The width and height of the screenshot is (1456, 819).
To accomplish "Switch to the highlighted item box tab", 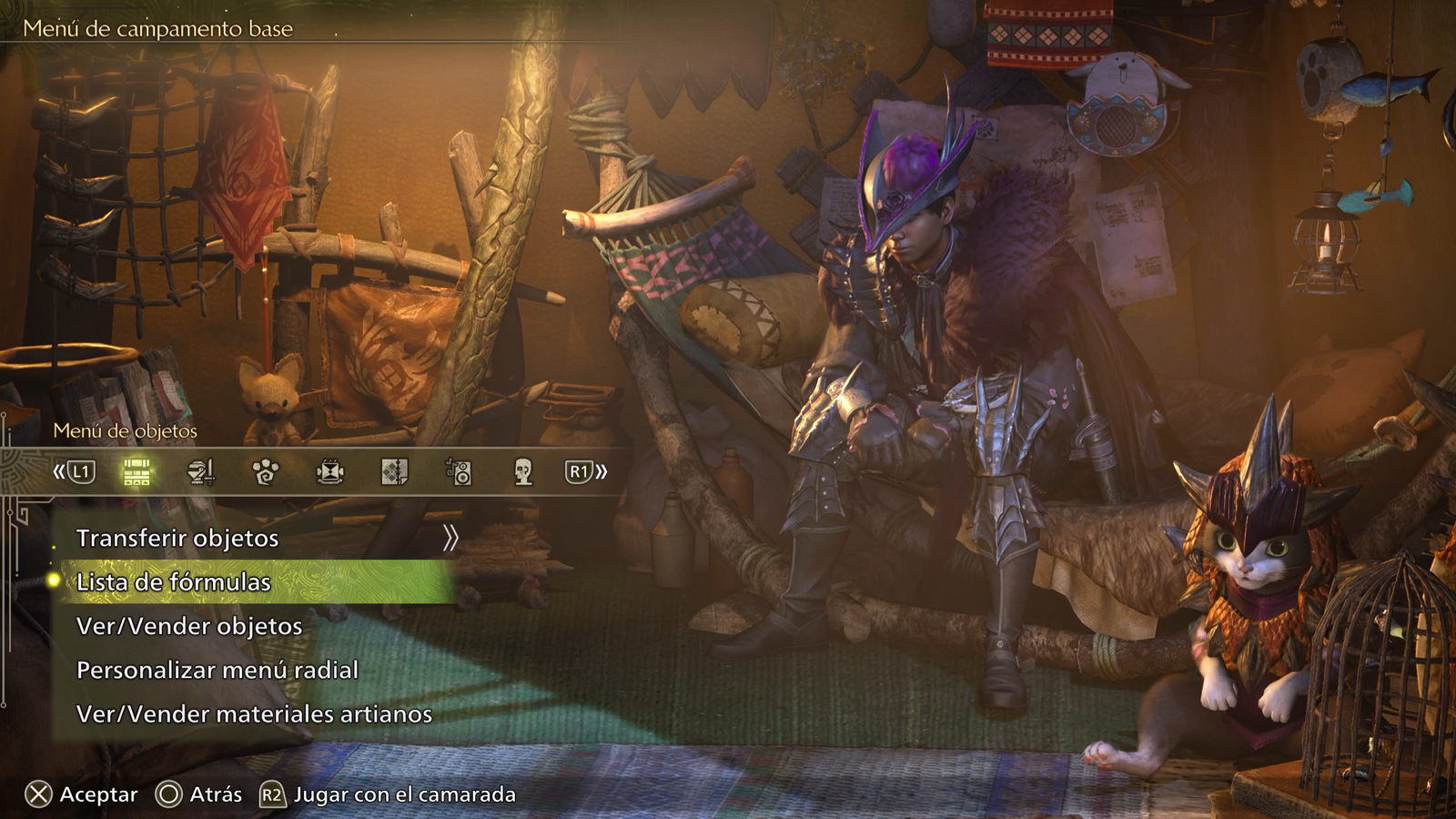I will point(136,471).
